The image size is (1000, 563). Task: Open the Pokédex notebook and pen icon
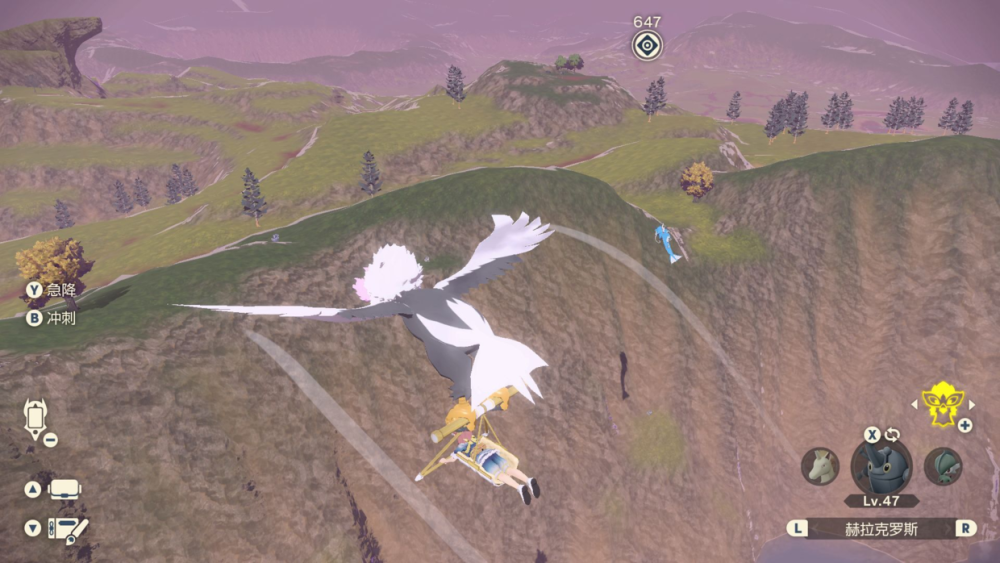click(68, 529)
